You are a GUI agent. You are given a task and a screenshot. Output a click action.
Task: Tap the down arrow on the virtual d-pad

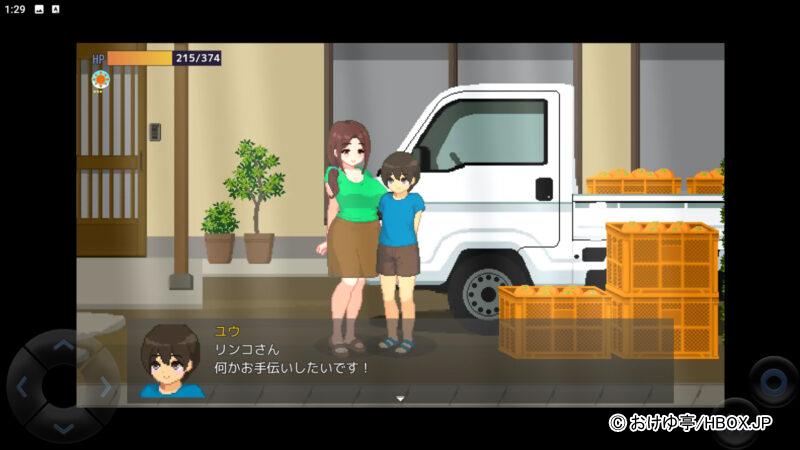tap(63, 427)
